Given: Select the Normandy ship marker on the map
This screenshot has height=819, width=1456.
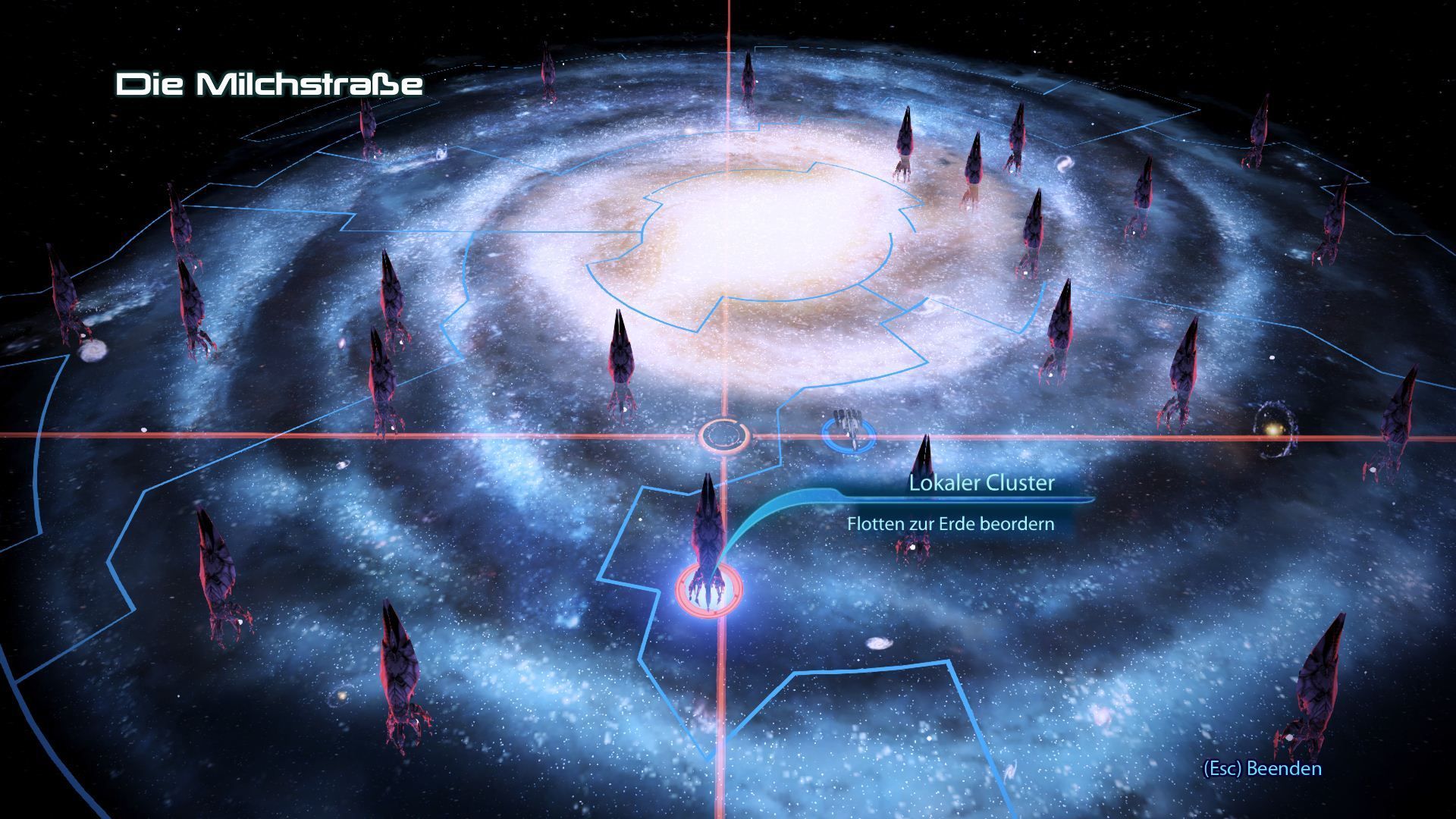Looking at the screenshot, I should pos(848,432).
